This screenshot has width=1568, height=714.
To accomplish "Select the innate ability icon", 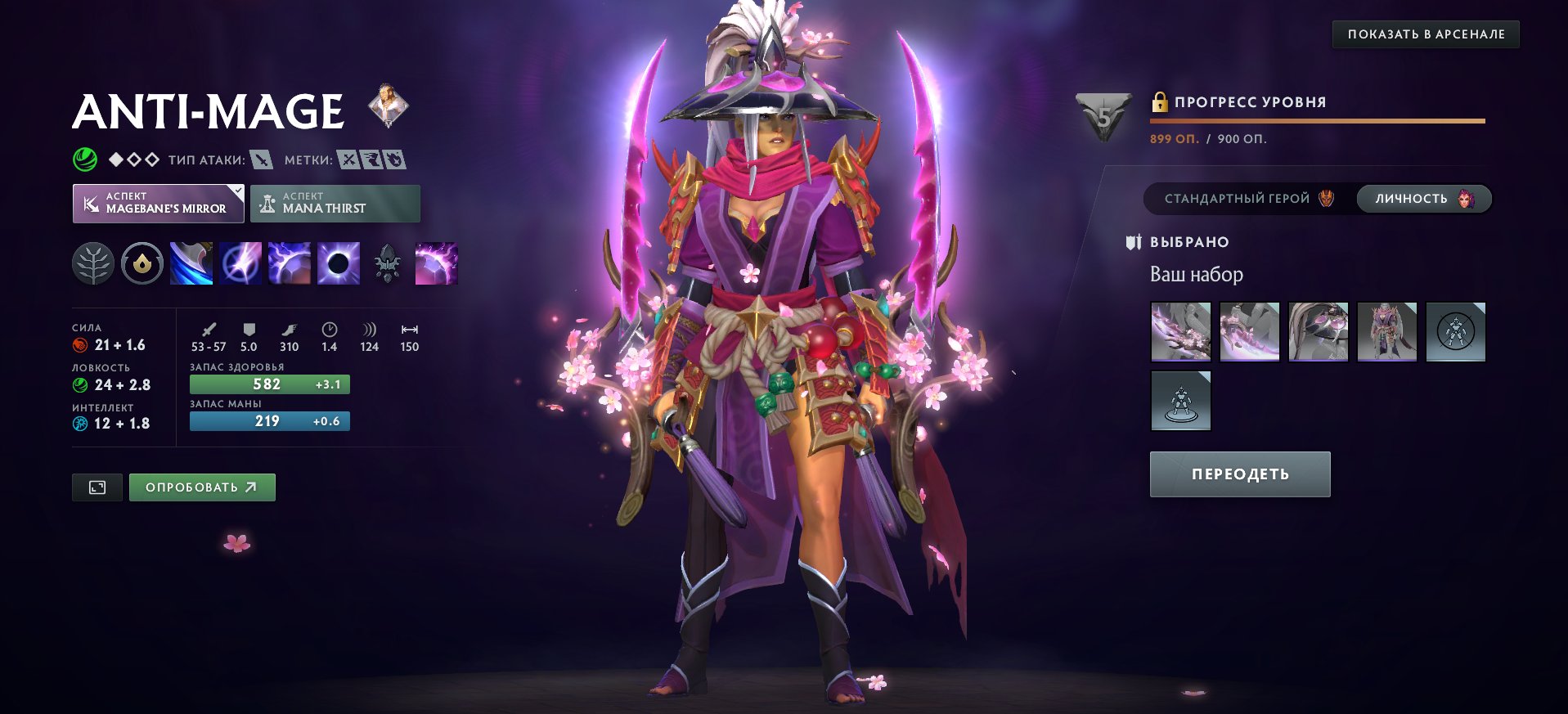I will coord(142,263).
